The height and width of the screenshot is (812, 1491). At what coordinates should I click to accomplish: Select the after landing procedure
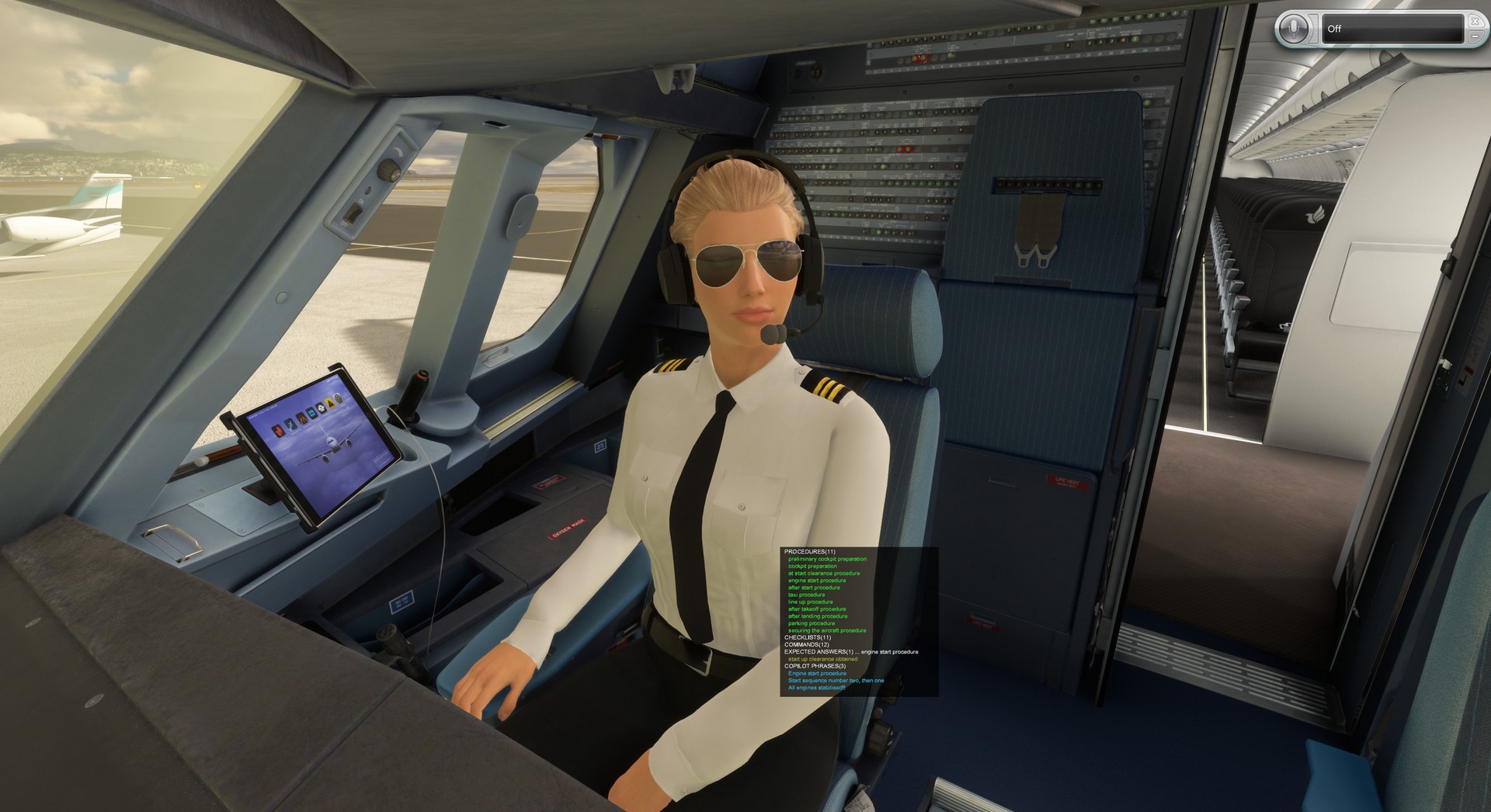click(818, 616)
